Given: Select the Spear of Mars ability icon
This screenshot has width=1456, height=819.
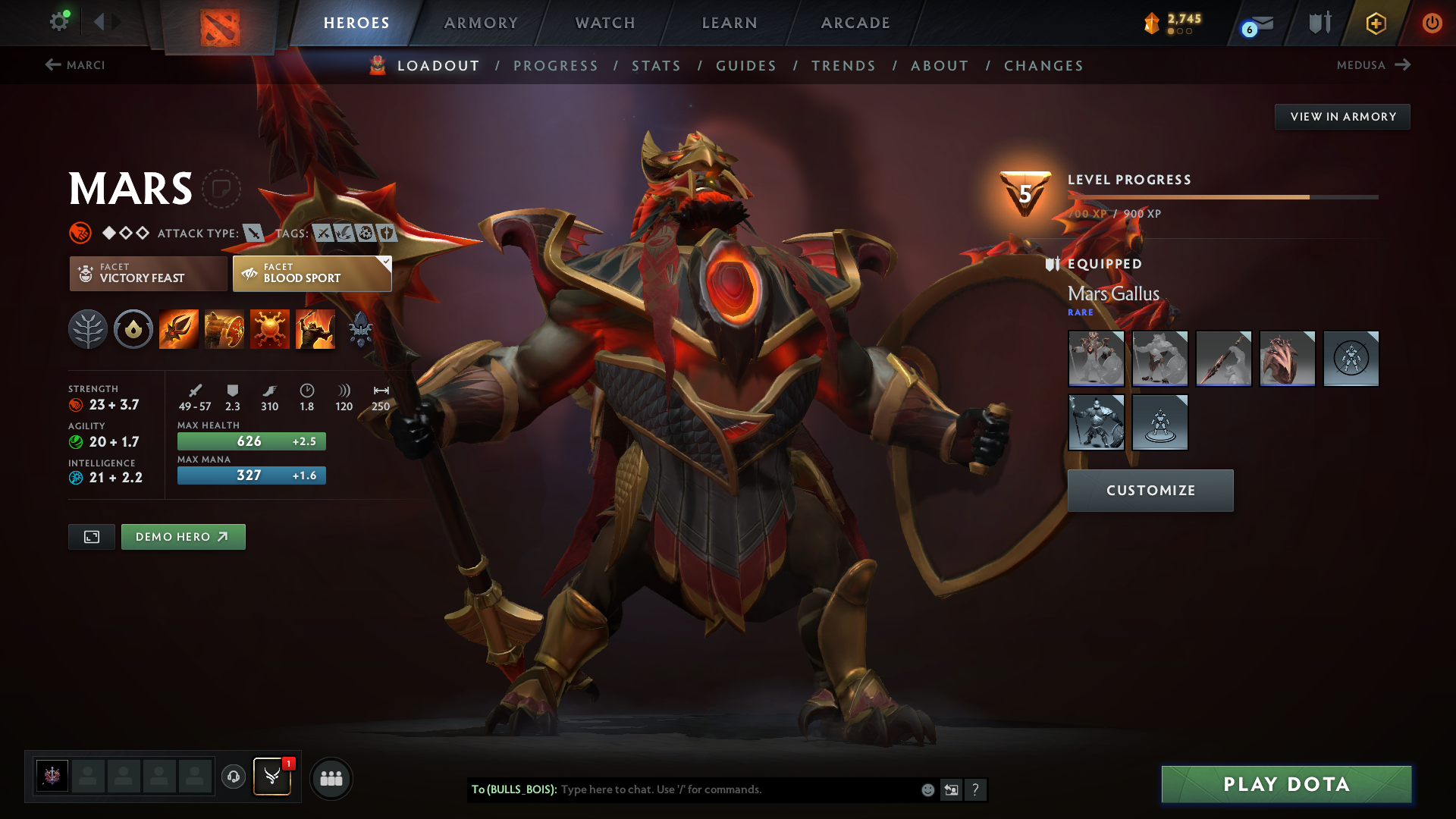Looking at the screenshot, I should 179,329.
